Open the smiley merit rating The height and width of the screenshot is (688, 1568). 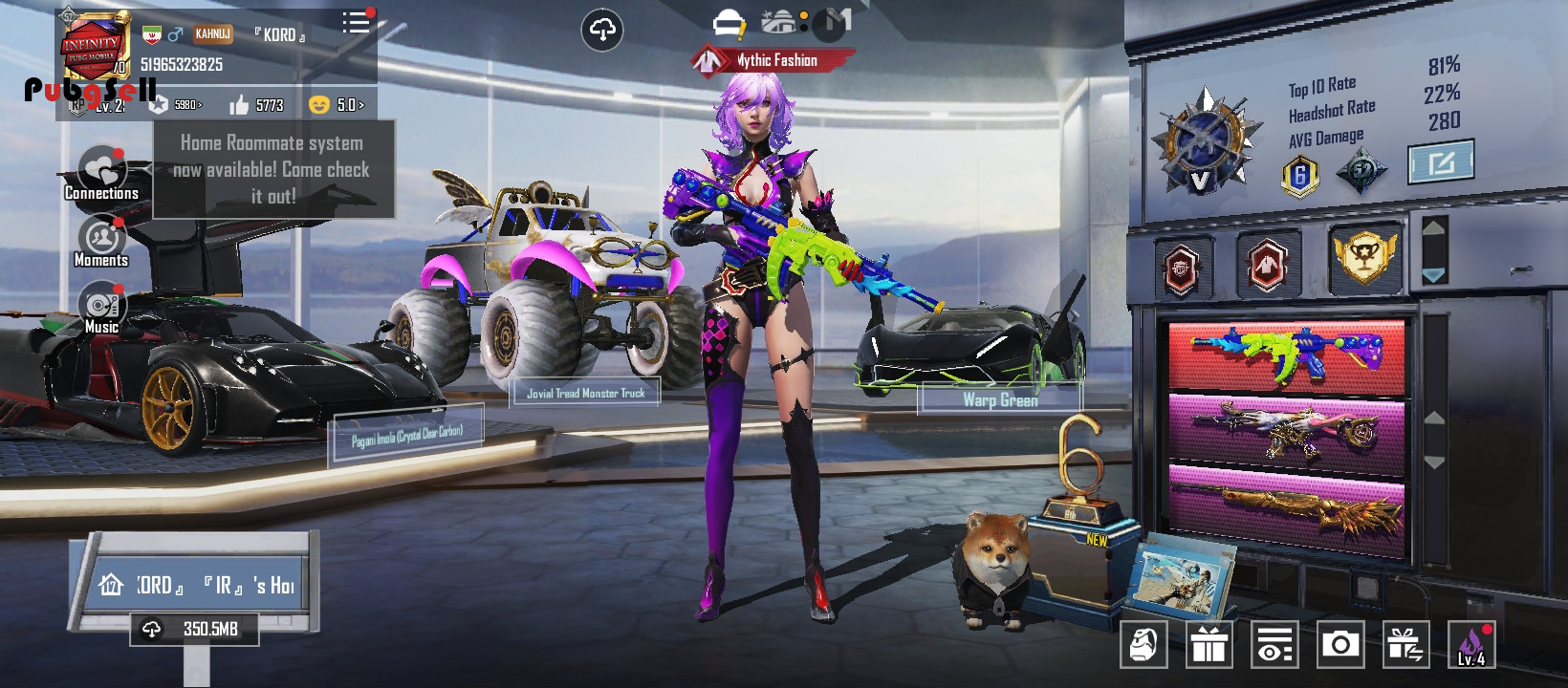pos(337,105)
